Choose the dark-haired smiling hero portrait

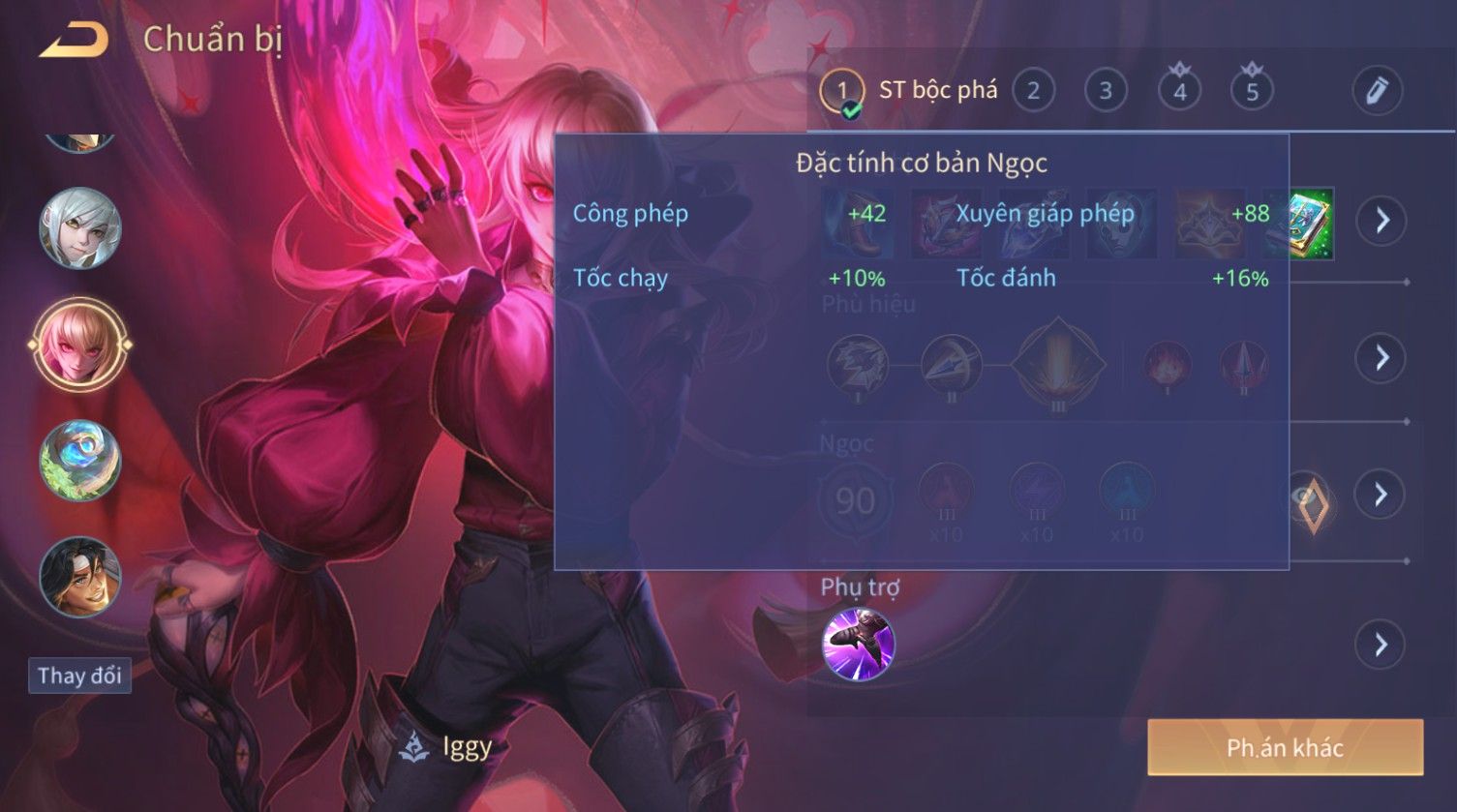tap(80, 577)
